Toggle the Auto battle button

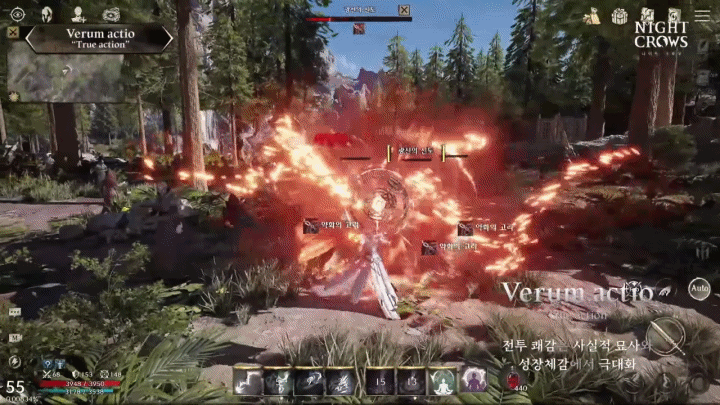tap(700, 290)
